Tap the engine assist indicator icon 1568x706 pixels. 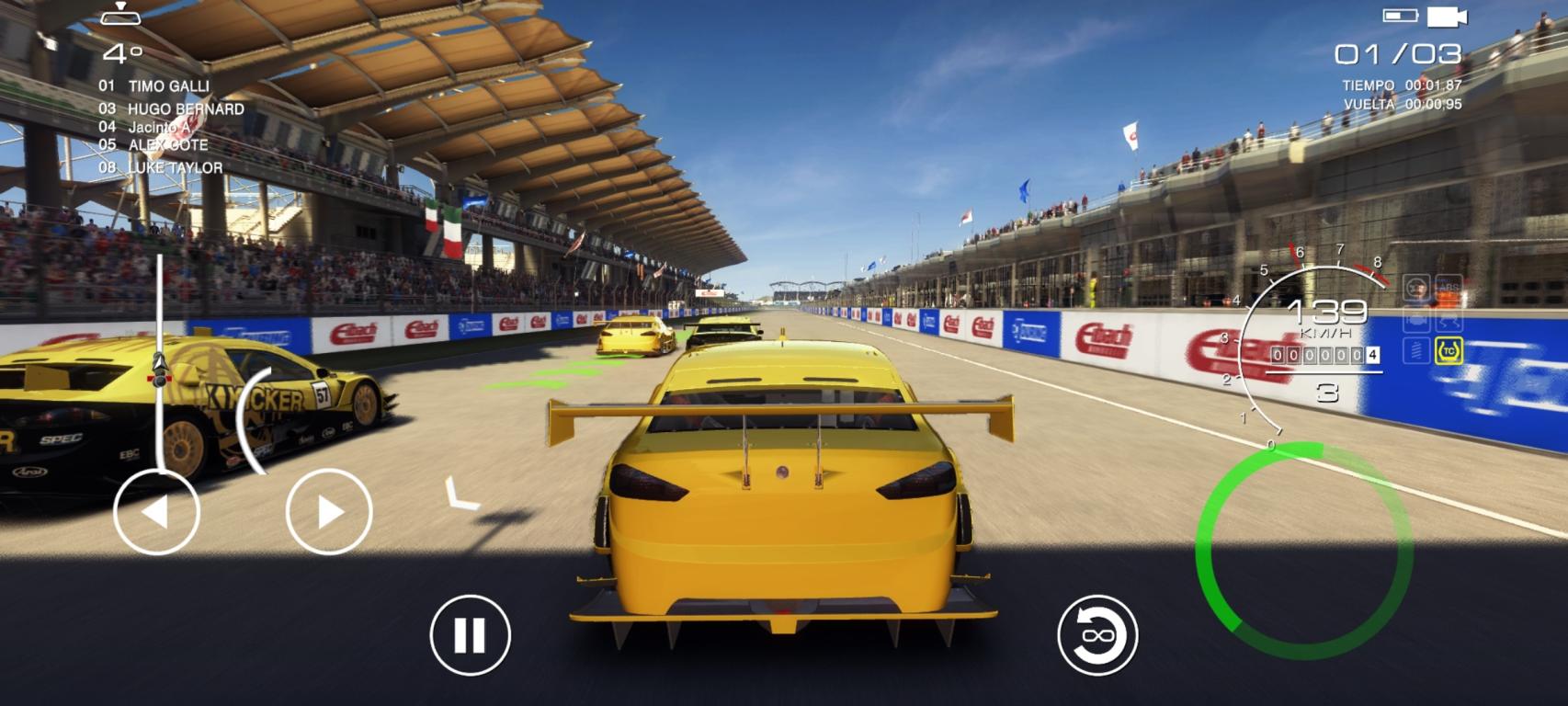pyautogui.click(x=1417, y=322)
